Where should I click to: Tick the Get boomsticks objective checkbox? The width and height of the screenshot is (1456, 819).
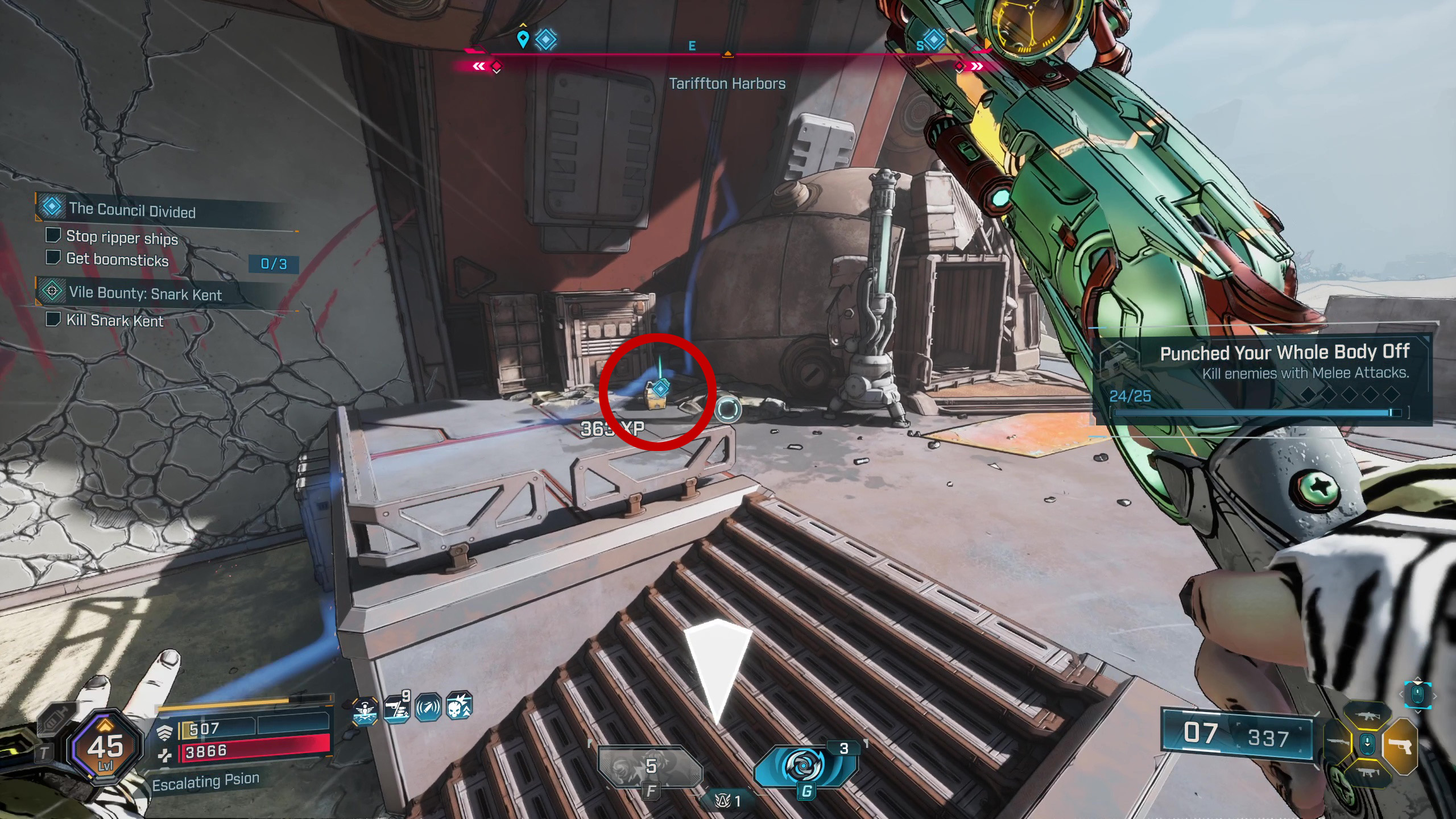[x=53, y=258]
